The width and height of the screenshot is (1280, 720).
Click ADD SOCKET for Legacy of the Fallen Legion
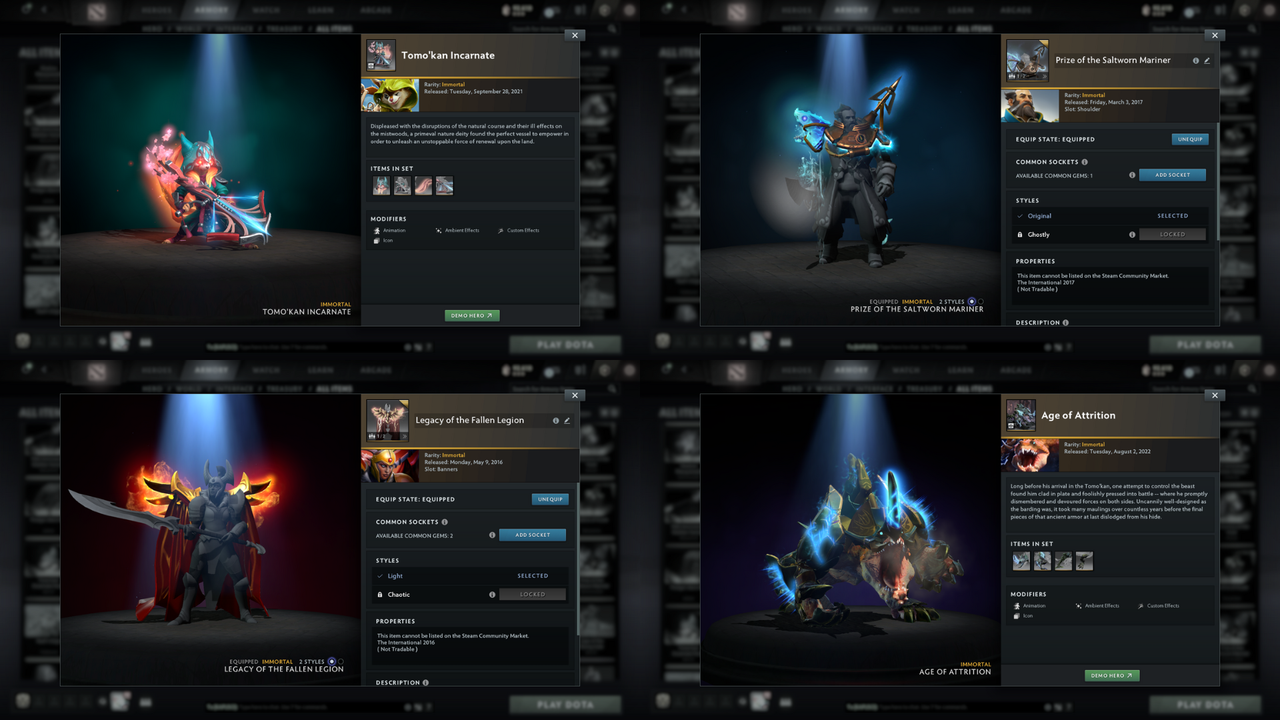click(x=532, y=534)
